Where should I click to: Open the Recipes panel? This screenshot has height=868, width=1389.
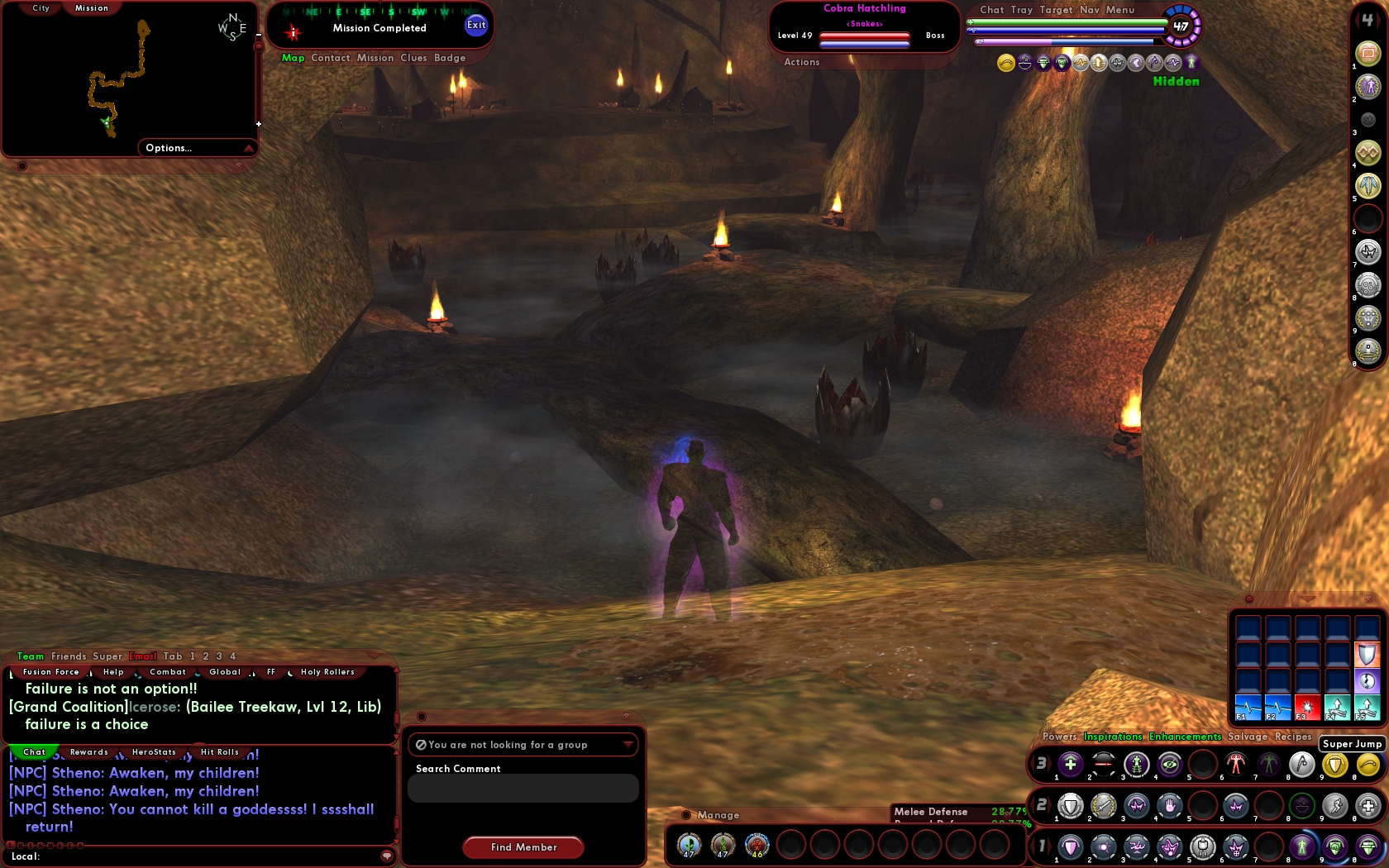tap(1293, 737)
